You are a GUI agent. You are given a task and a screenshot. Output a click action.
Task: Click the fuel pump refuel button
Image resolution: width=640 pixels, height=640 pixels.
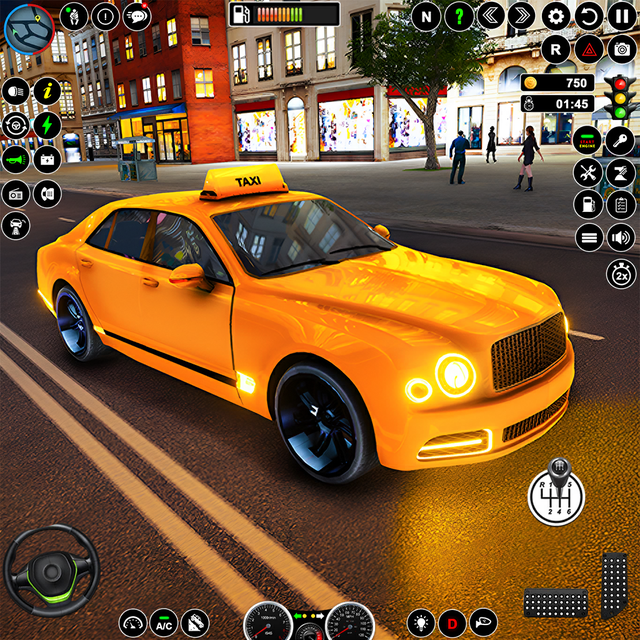[588, 205]
